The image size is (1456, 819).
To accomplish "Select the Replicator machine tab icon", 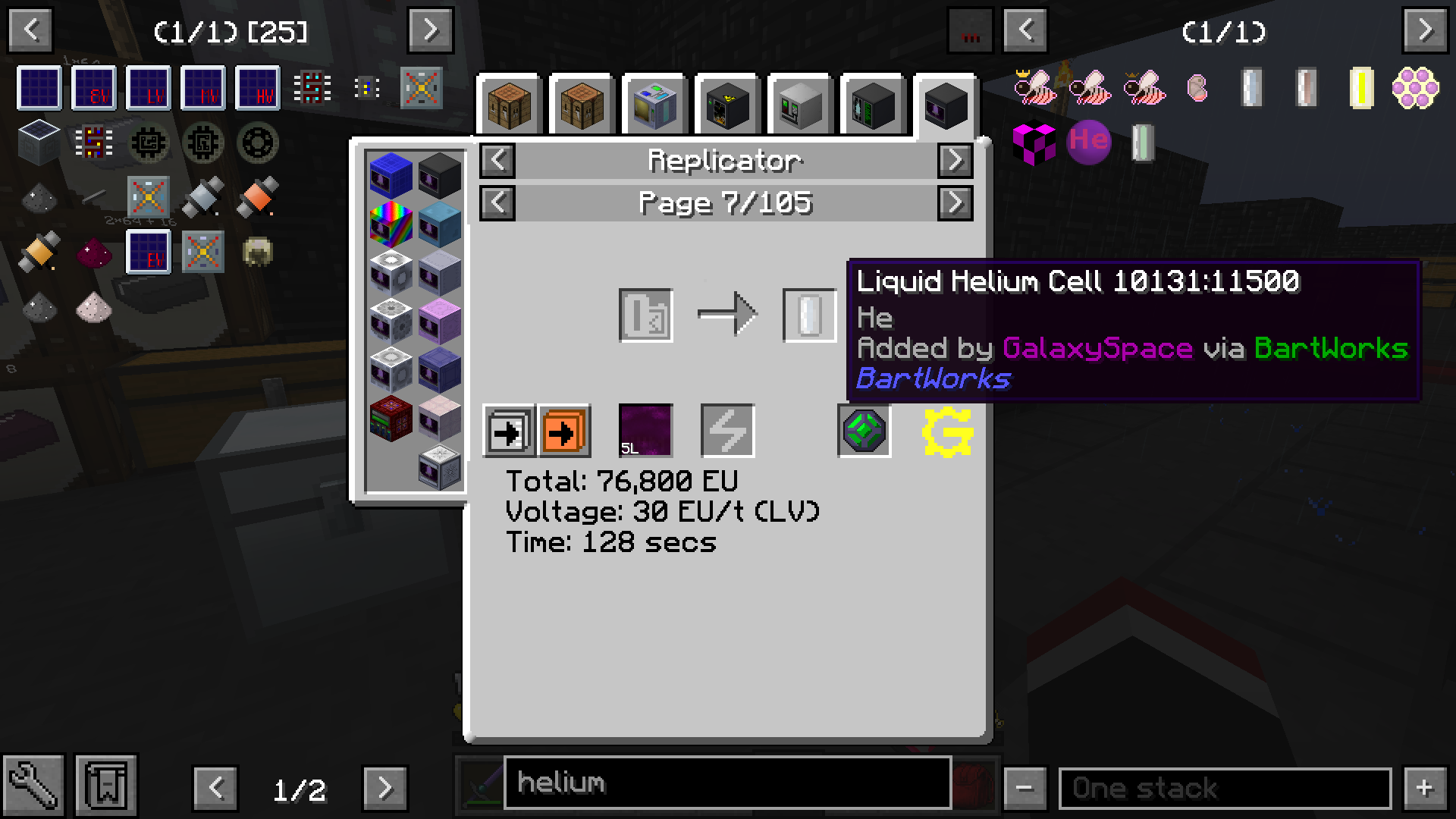I will [x=944, y=106].
